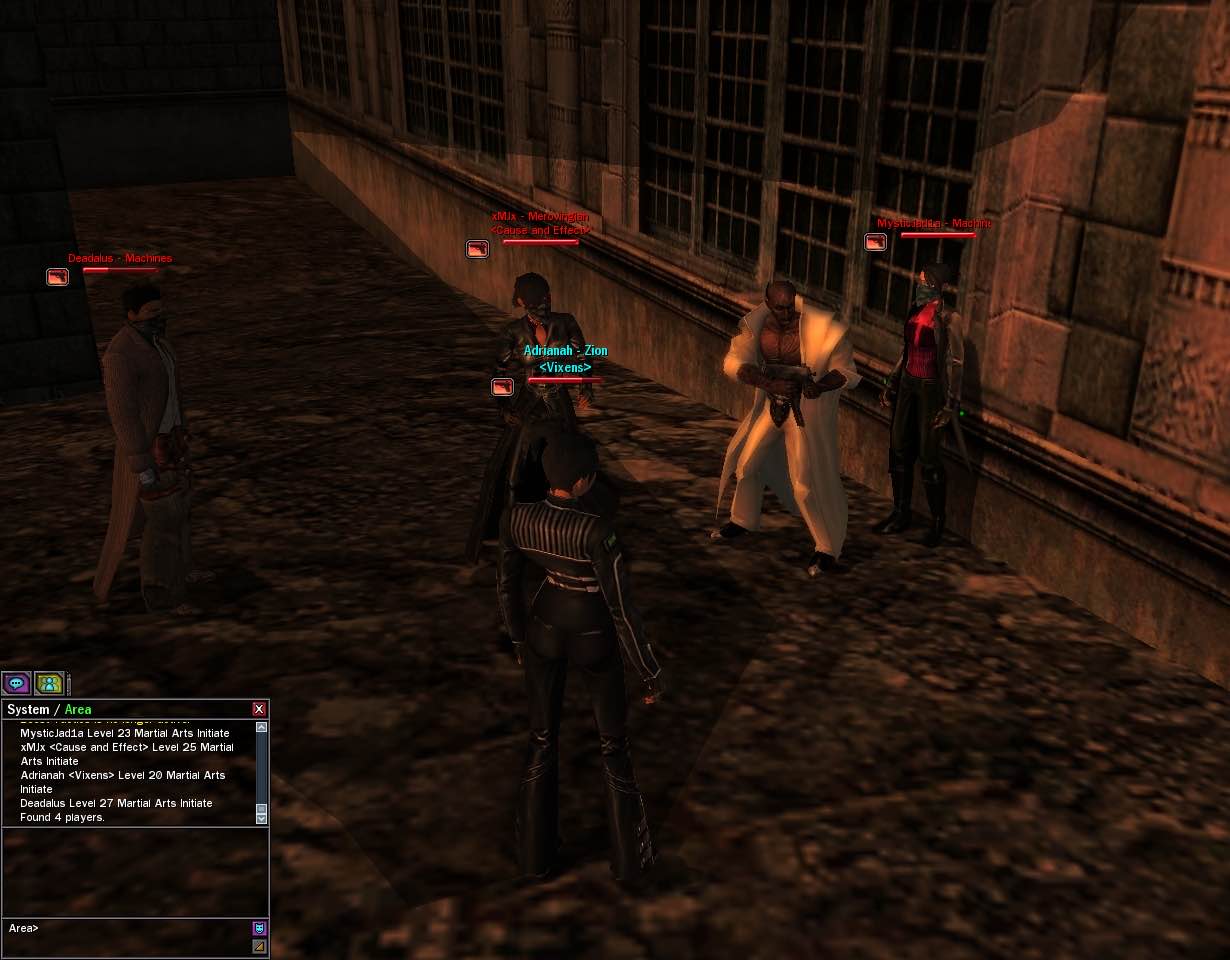Image resolution: width=1230 pixels, height=960 pixels.
Task: Click the weapon icon beside MysticJad1a's name
Action: [x=875, y=242]
